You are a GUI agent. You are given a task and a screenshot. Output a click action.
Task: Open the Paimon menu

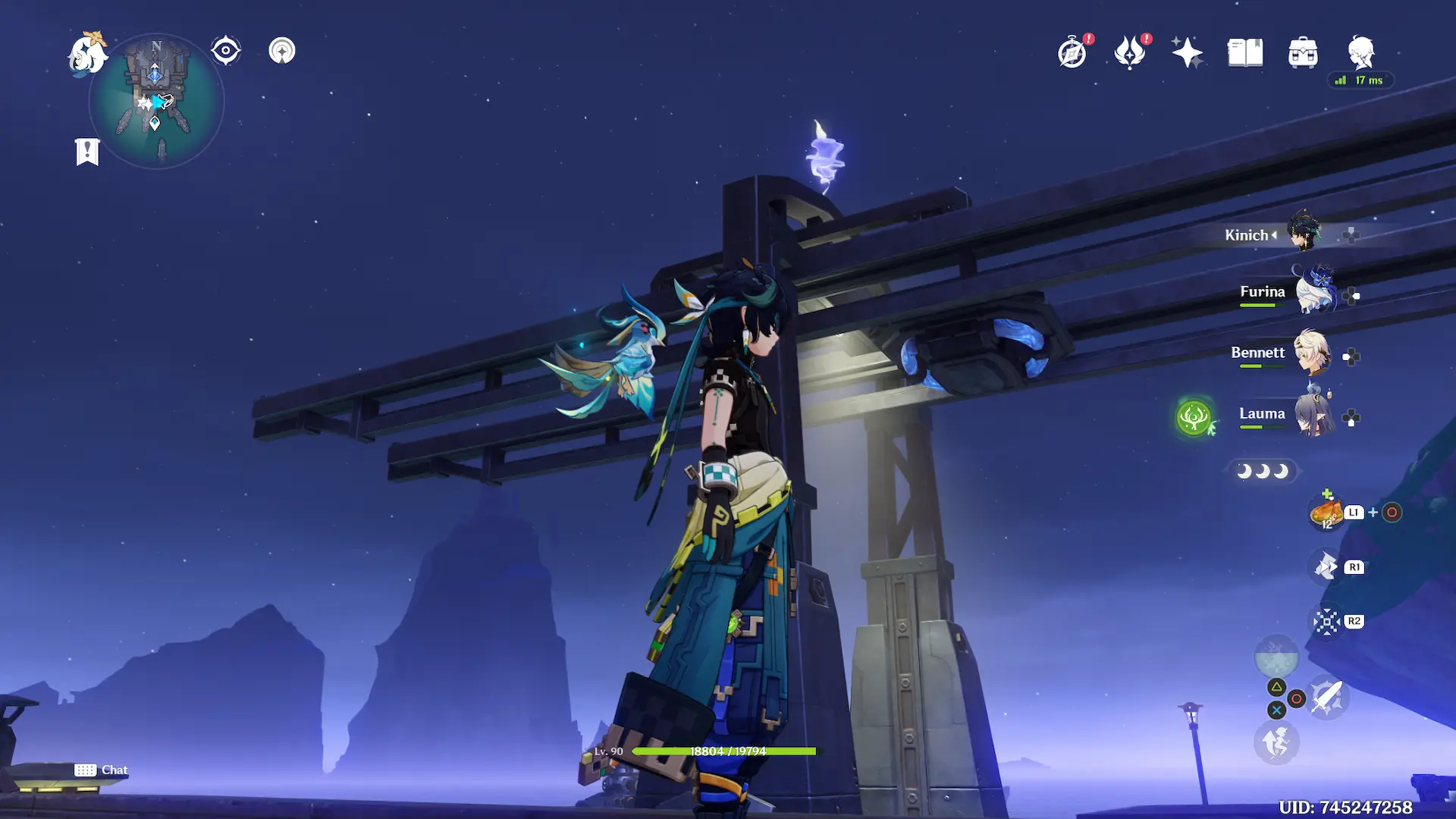click(87, 54)
